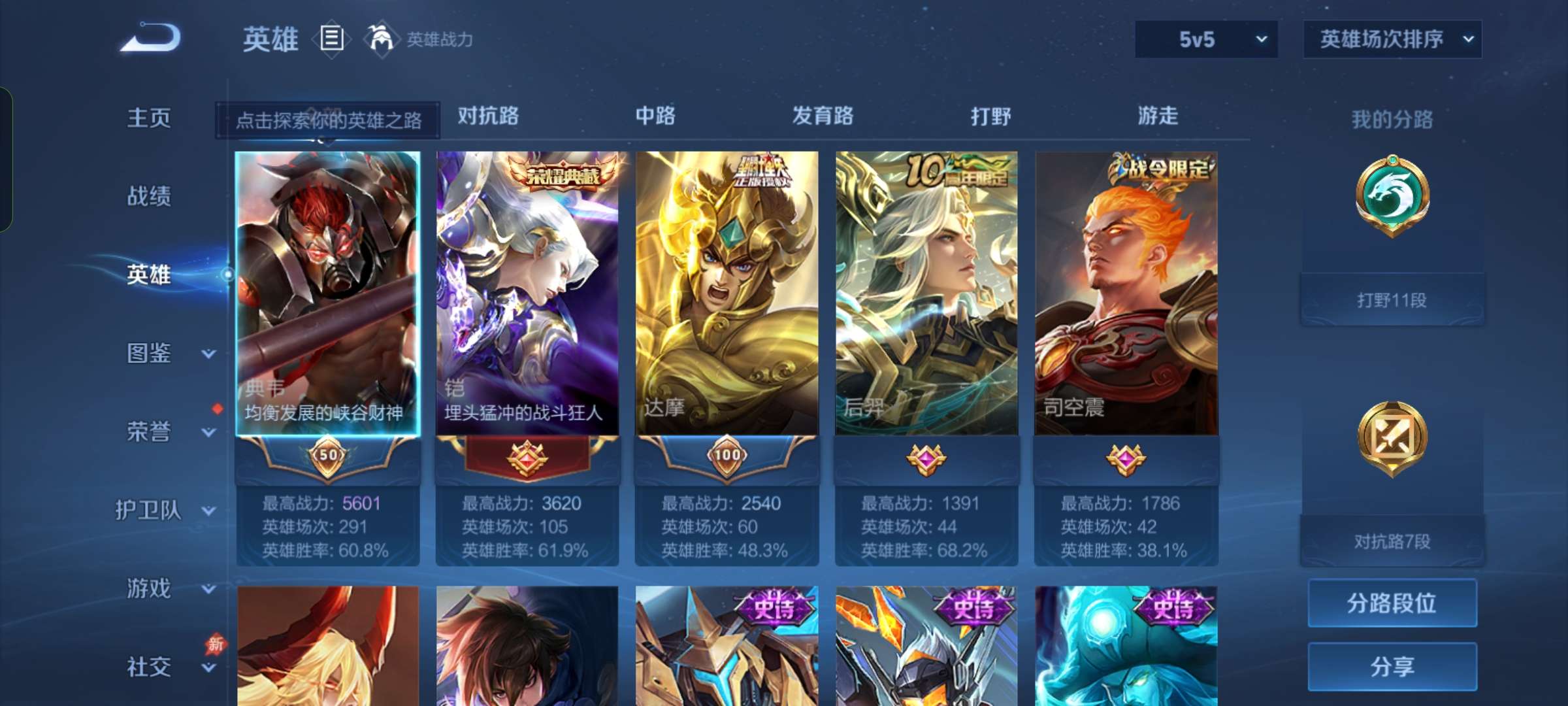Open the 英雄场次排序 sorting dropdown

1392,39
